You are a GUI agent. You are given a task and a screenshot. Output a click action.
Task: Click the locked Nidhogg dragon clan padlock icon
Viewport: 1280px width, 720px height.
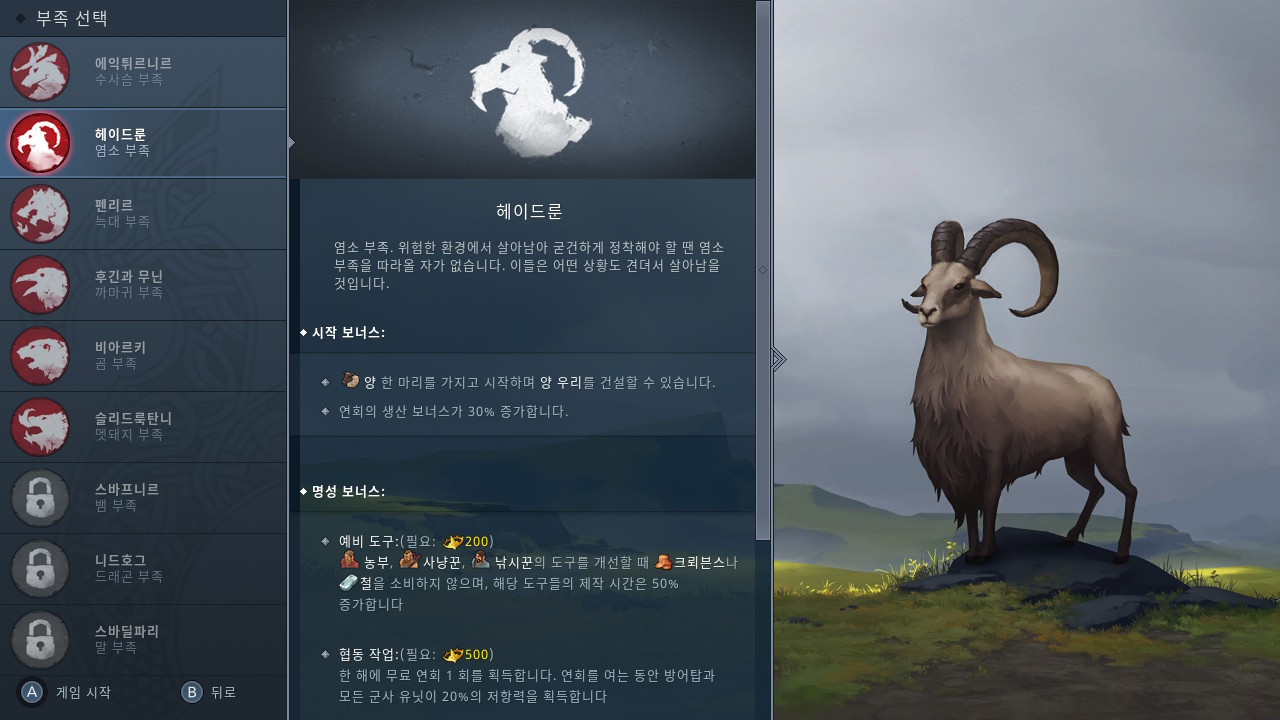pos(40,569)
